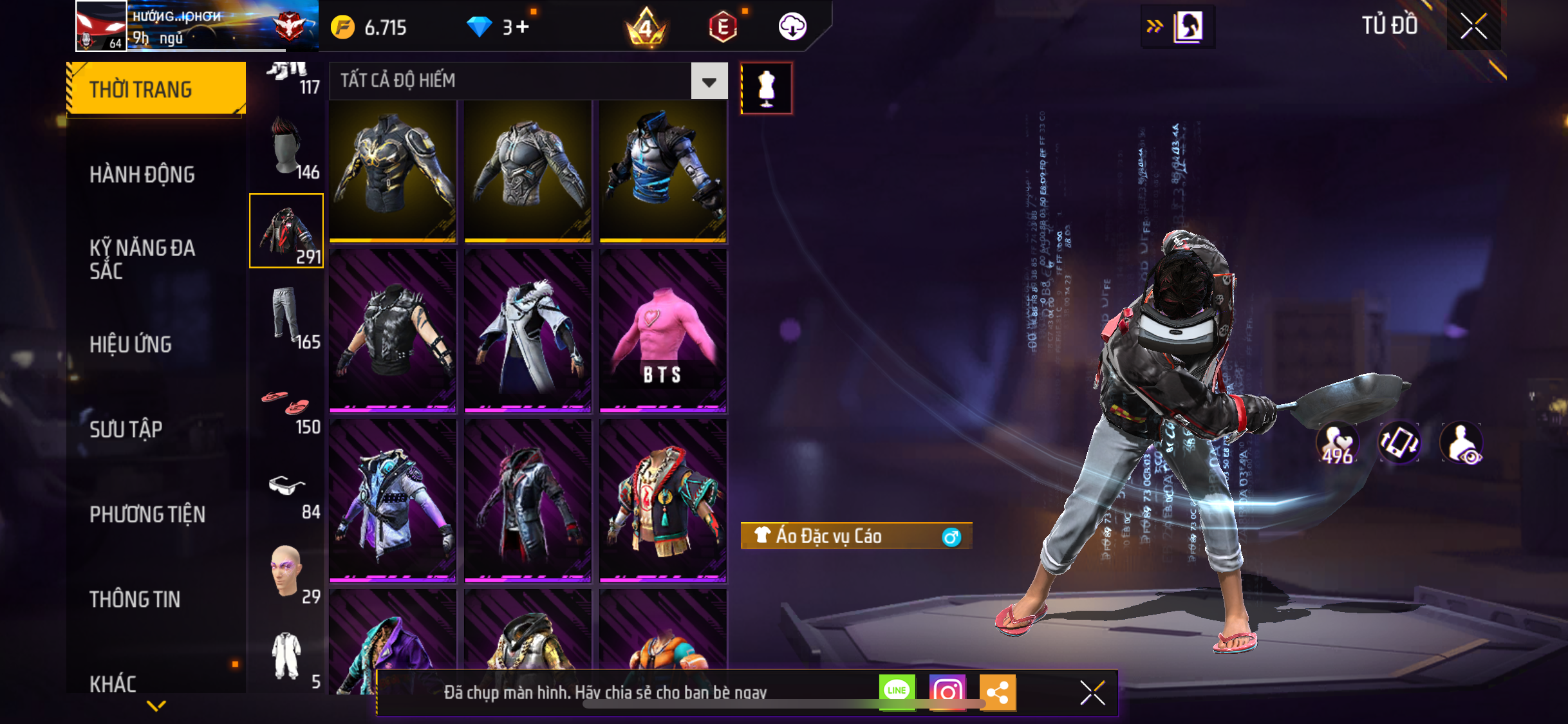Screen dimensions: 1568x724
Task: Switch to PHƯƠNG TIỆN tab
Action: [147, 514]
